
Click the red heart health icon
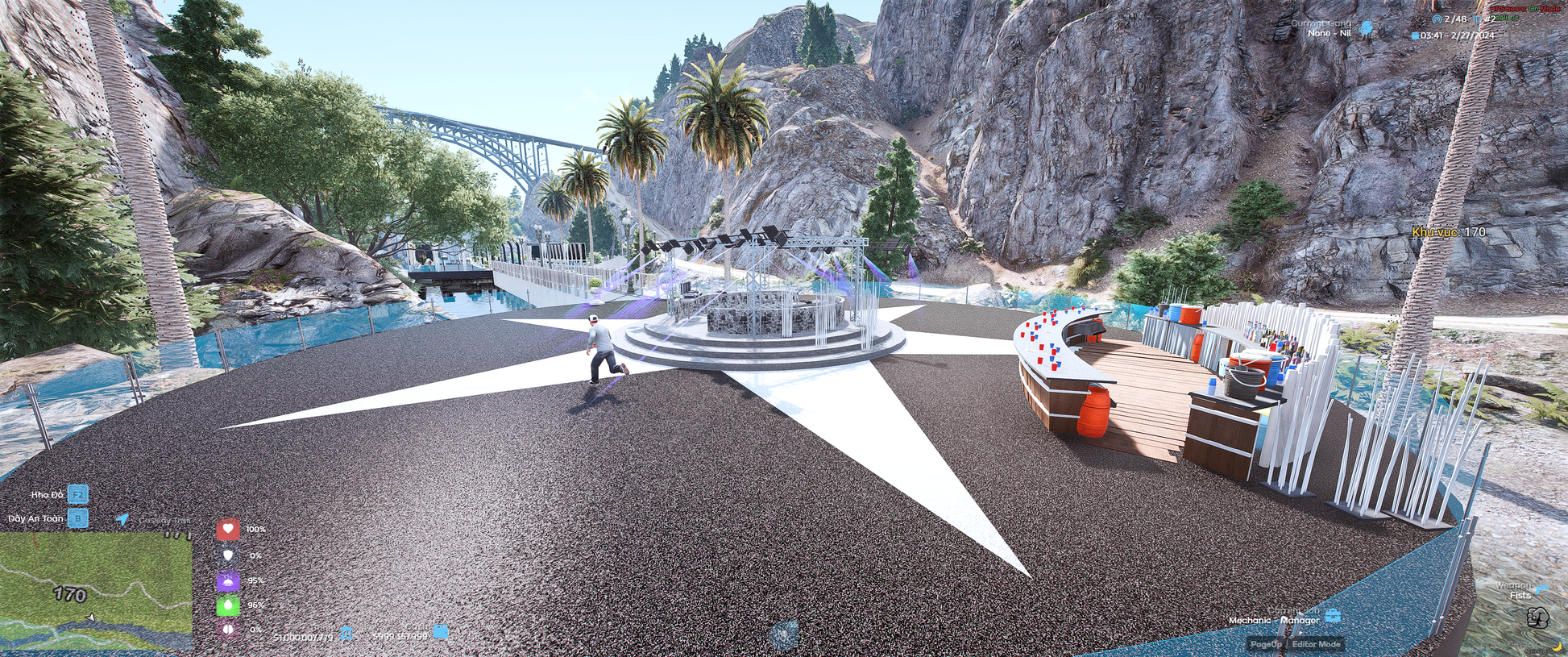(228, 529)
